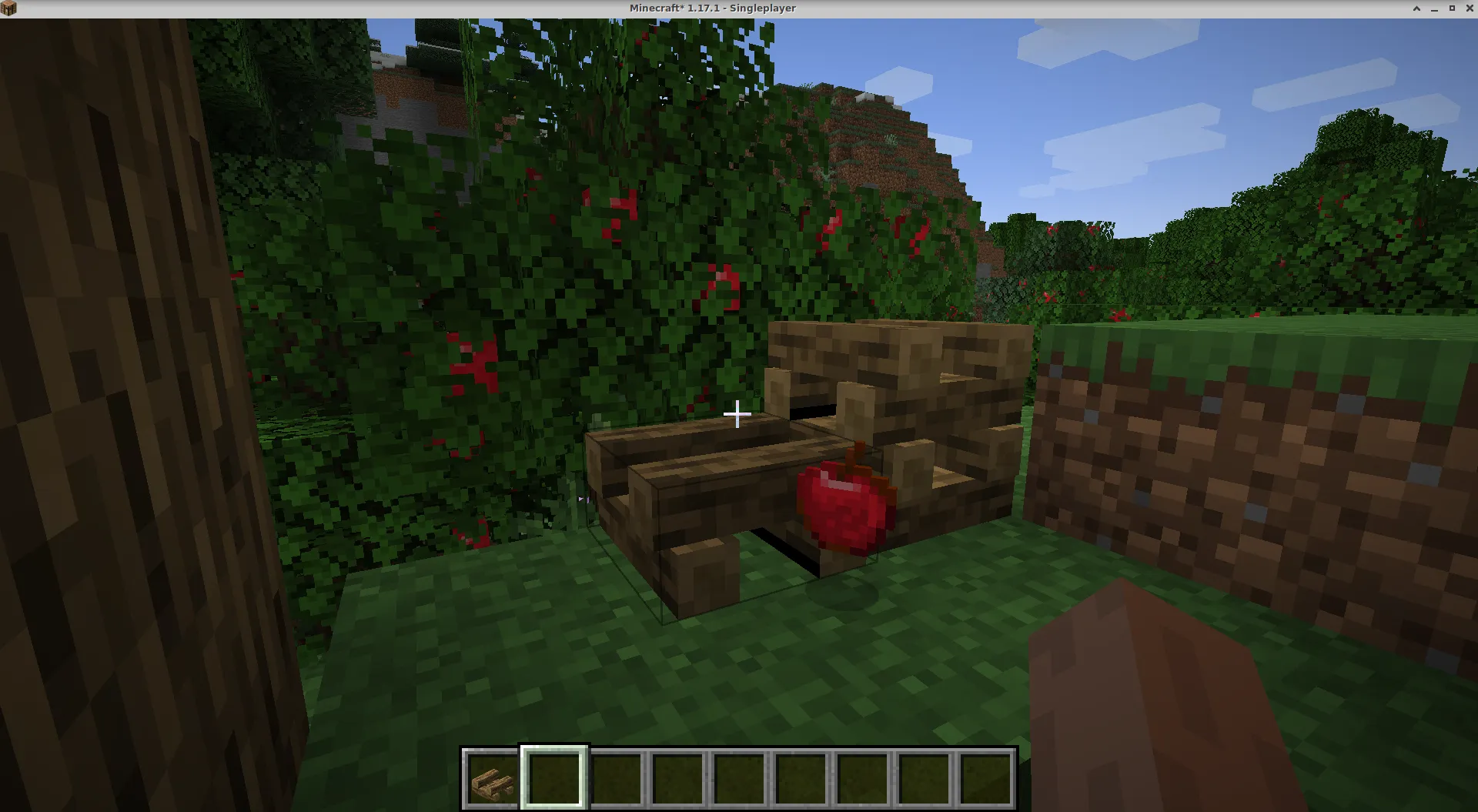The width and height of the screenshot is (1478, 812).
Task: Click the crosshair in the screen center
Action: (x=738, y=414)
